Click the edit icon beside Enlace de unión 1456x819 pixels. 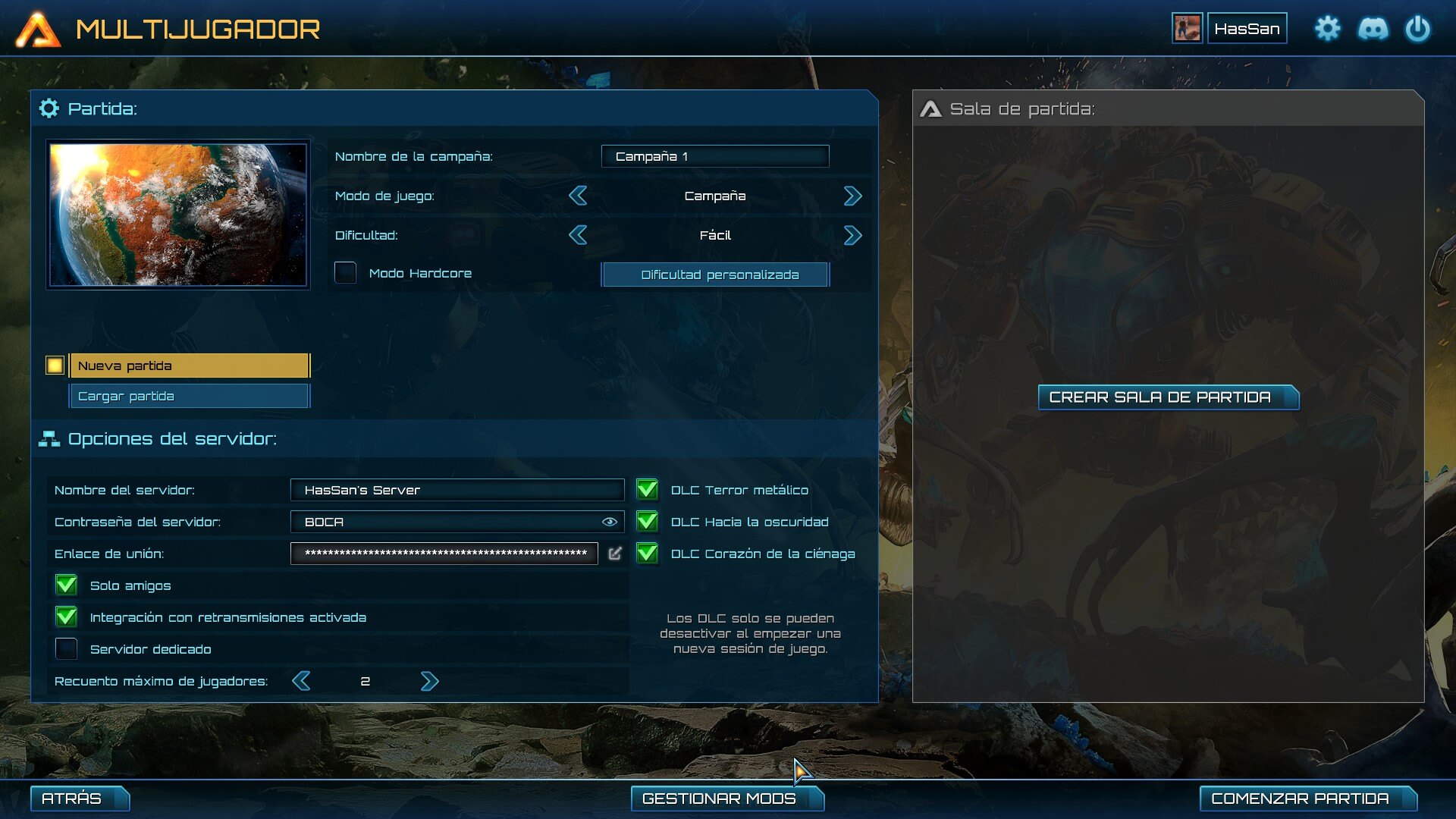coord(615,554)
